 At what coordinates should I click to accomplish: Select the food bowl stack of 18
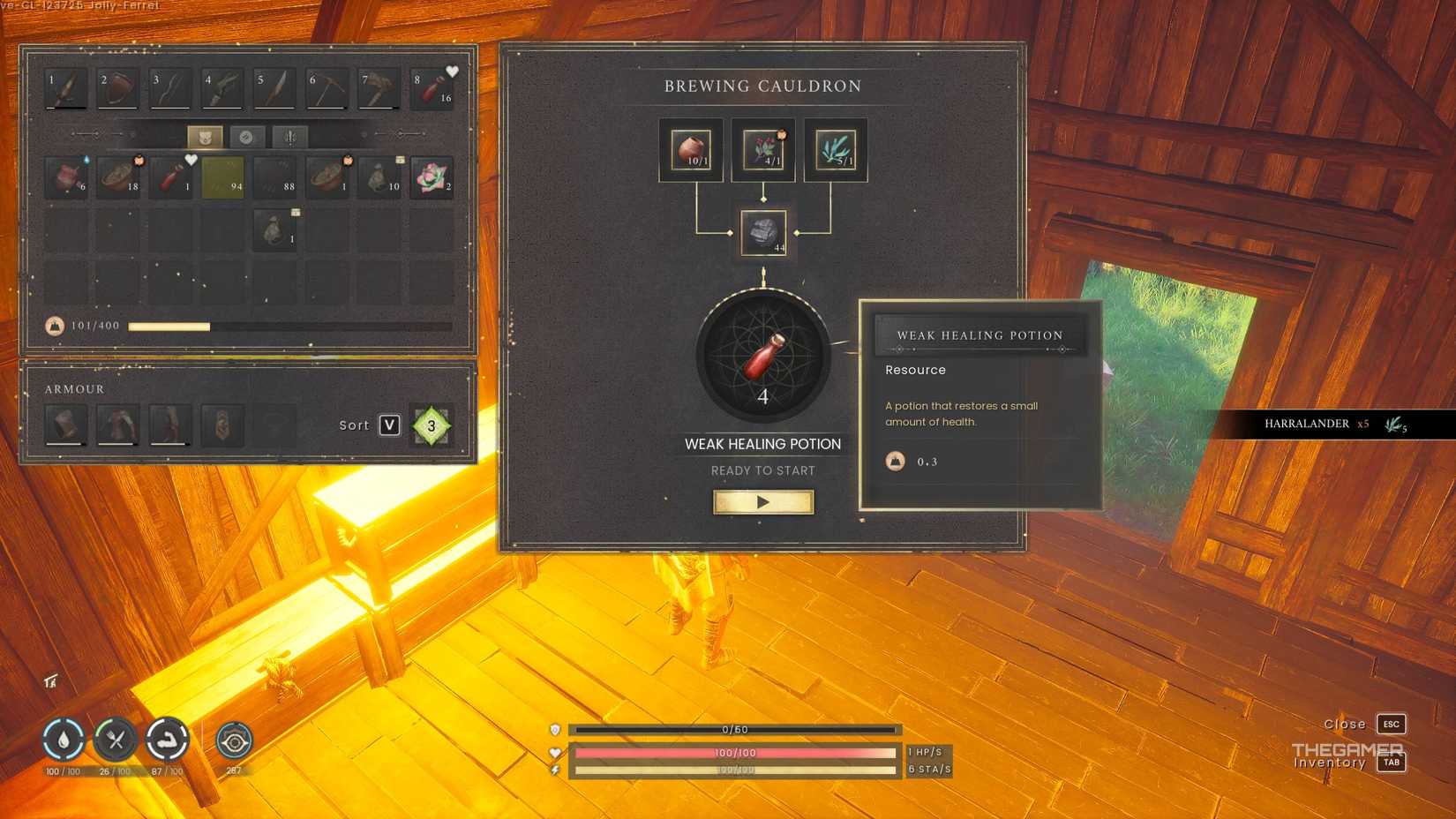click(x=118, y=177)
